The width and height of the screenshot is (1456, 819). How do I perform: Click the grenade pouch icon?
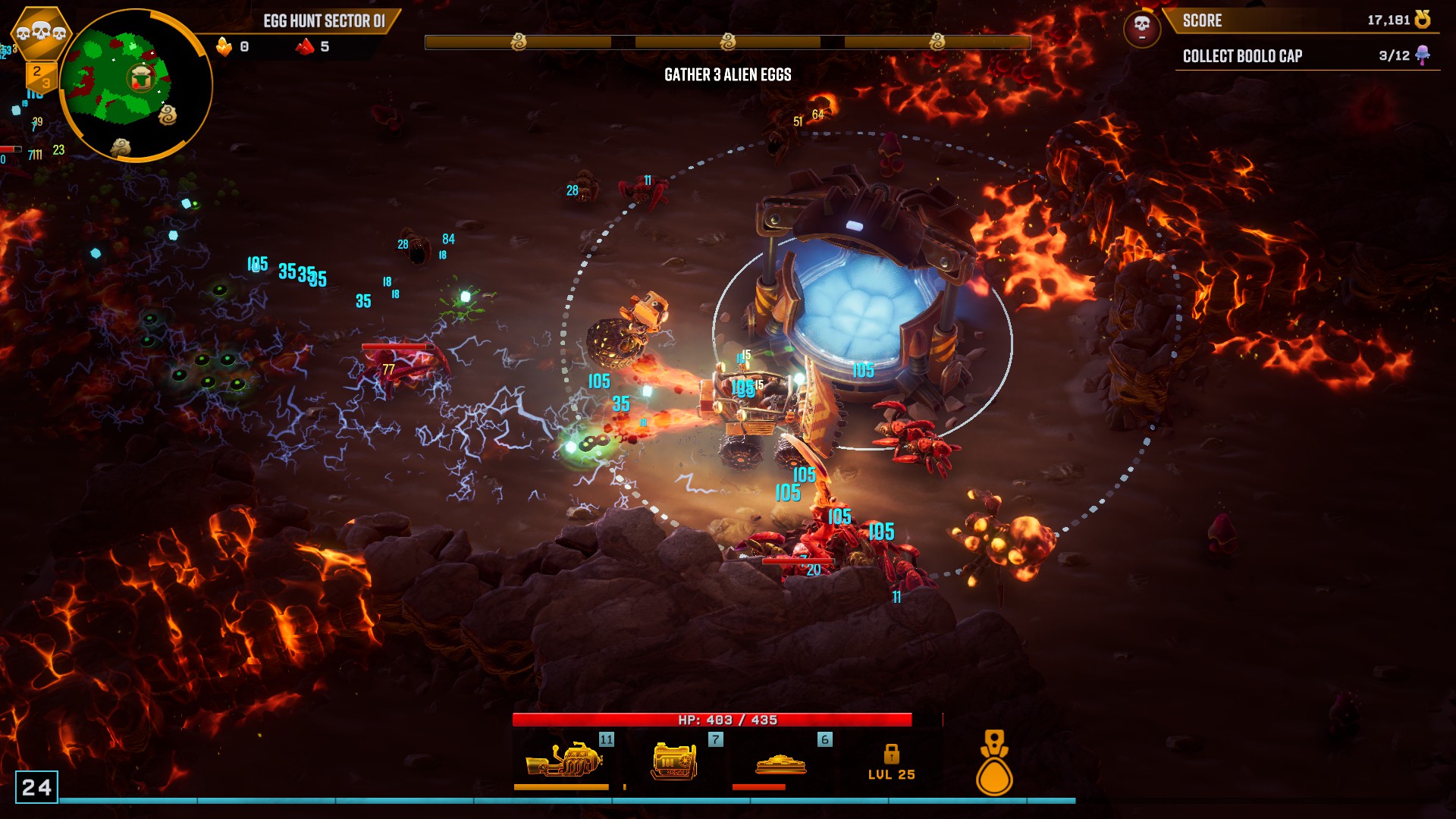point(993,762)
